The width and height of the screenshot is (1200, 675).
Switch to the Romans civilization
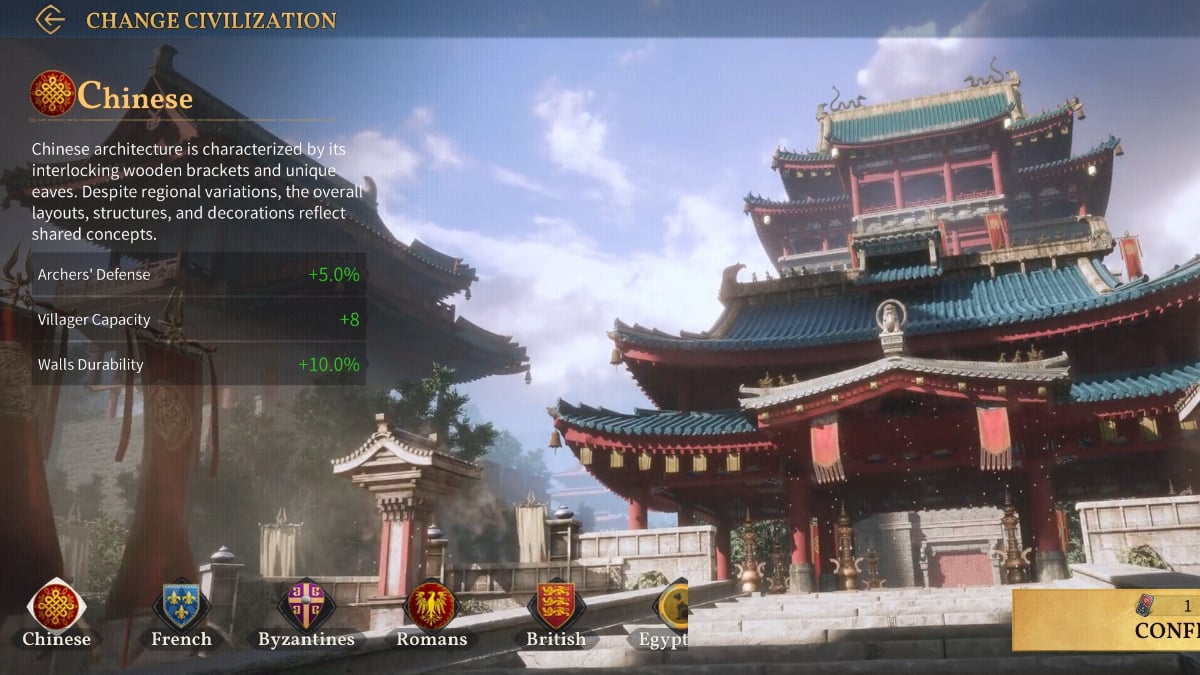click(x=431, y=607)
